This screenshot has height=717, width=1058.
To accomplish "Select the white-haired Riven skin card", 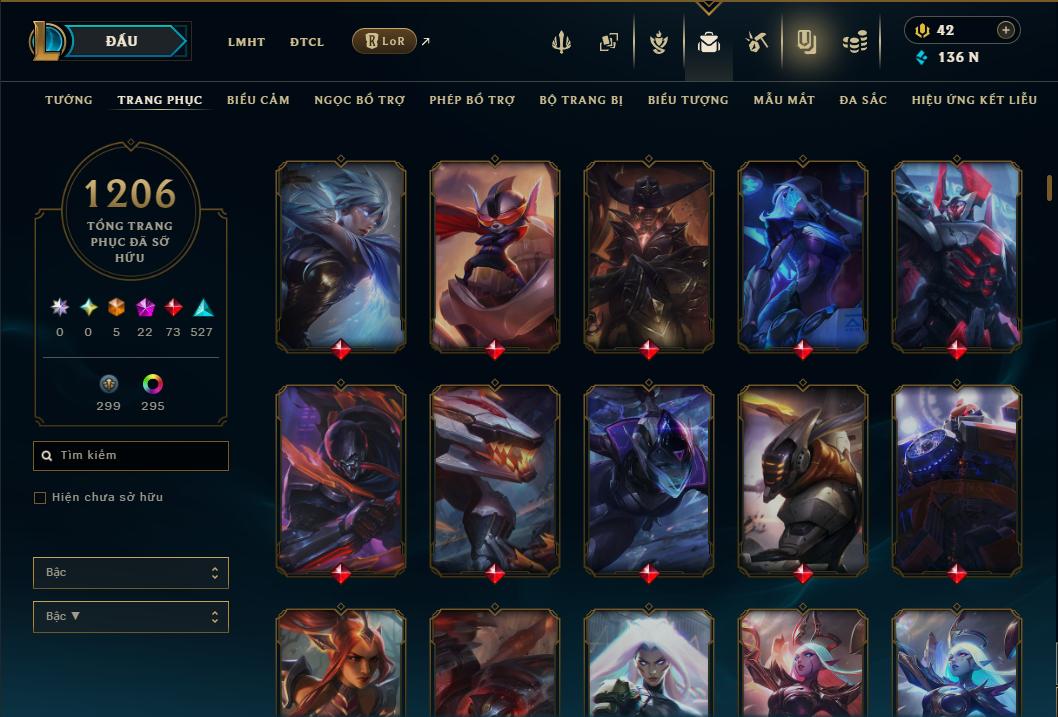I will coord(341,255).
